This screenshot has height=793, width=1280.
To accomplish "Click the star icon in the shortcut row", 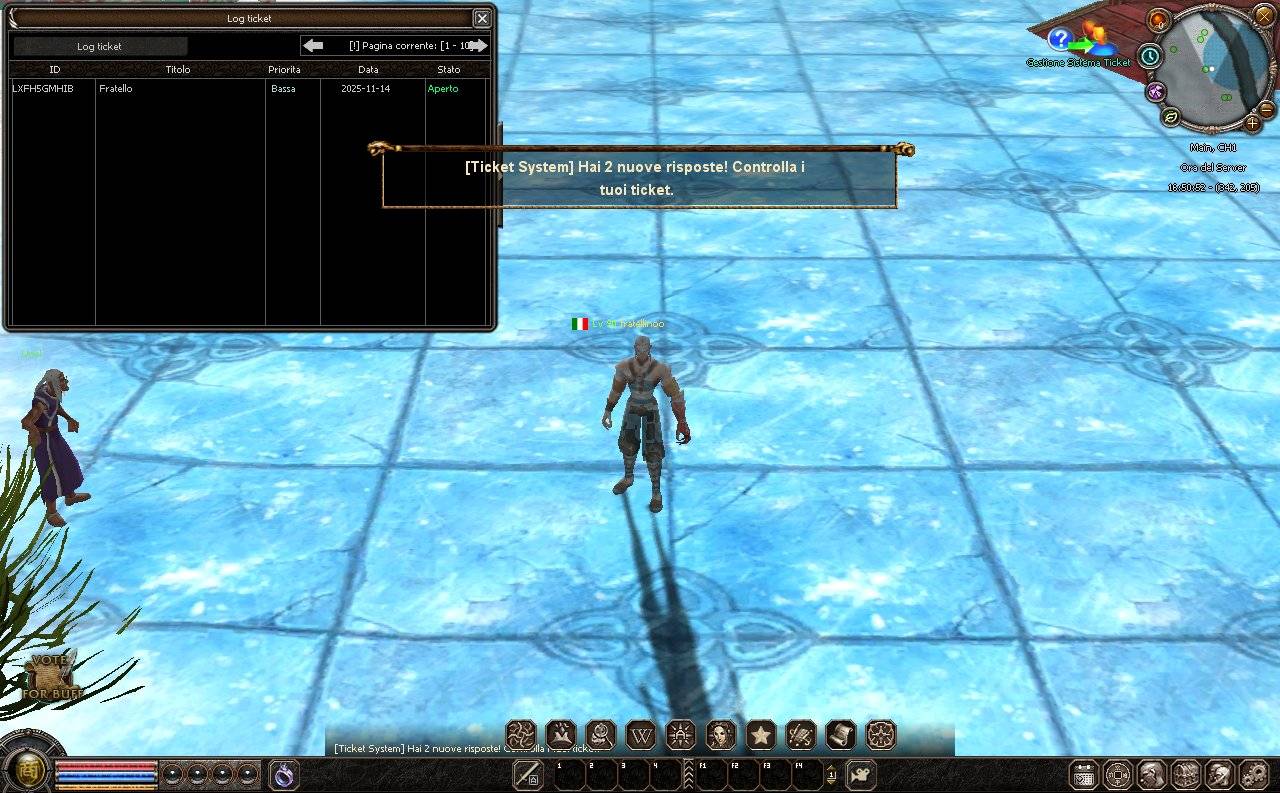I will point(761,736).
